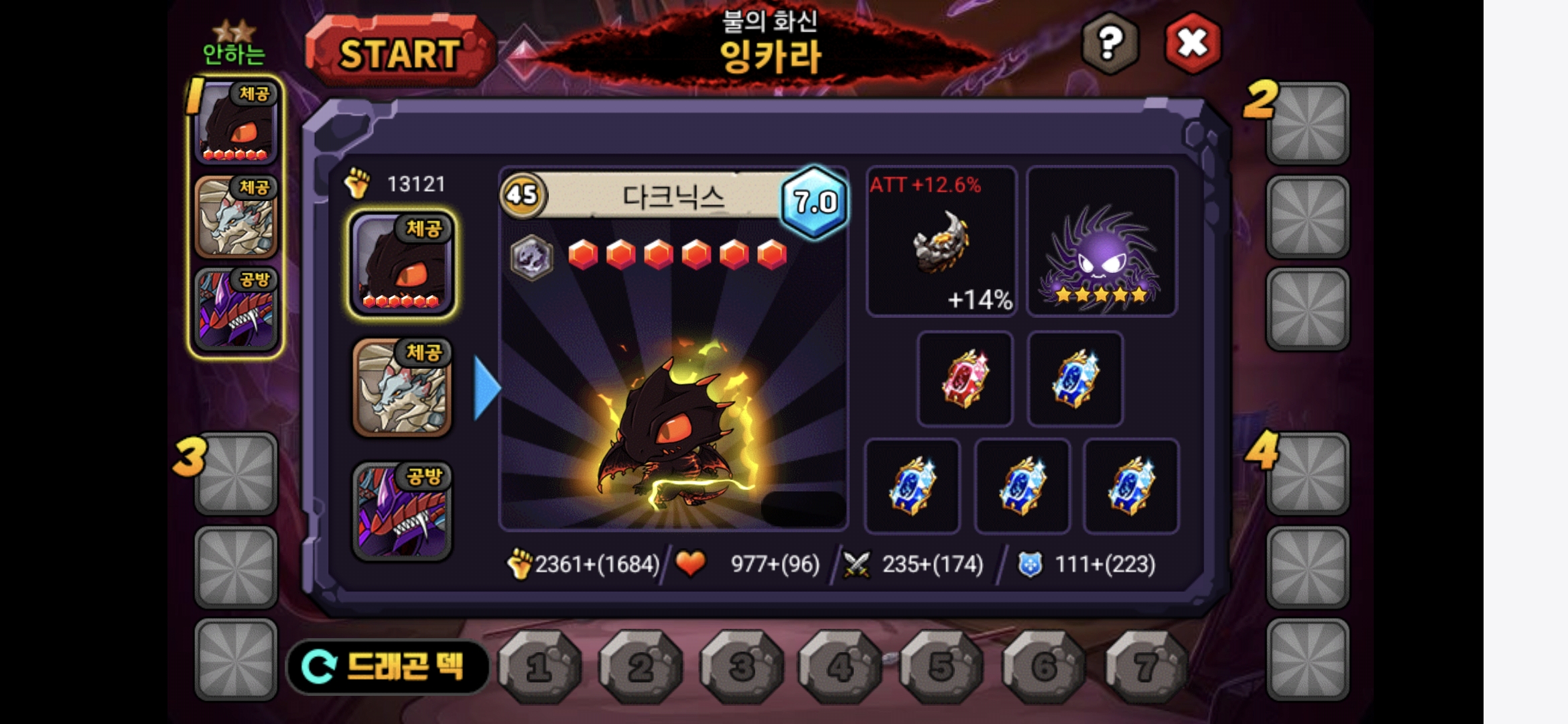Open the purple spider pet slot

click(1102, 241)
